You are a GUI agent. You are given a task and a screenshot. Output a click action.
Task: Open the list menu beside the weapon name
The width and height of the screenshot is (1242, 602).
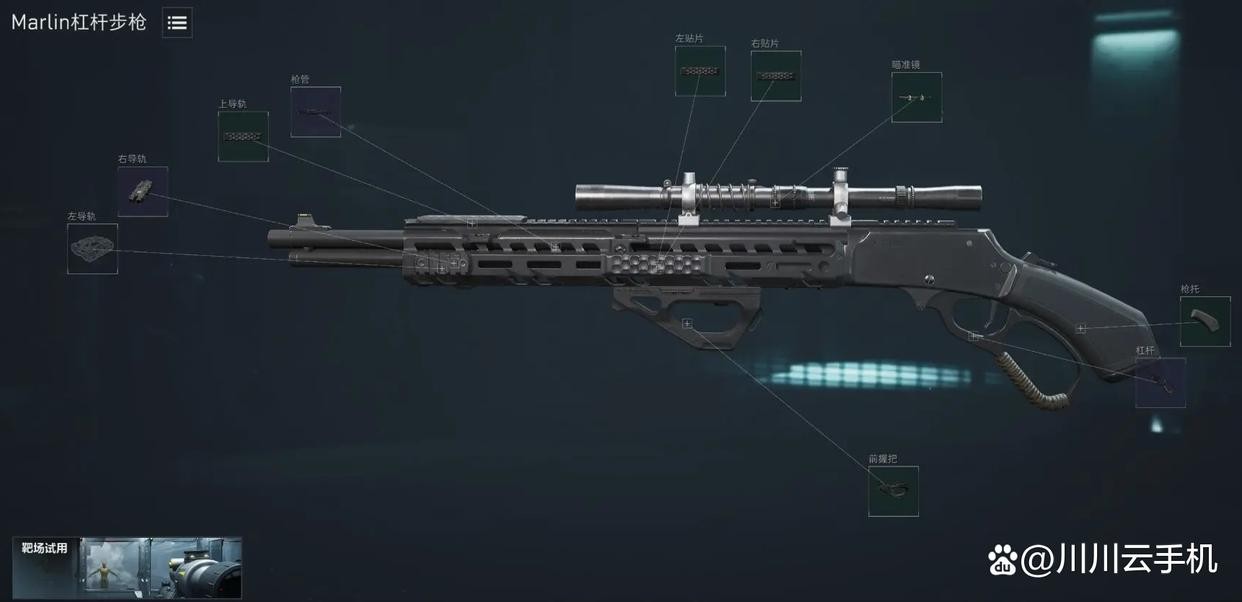tap(177, 23)
